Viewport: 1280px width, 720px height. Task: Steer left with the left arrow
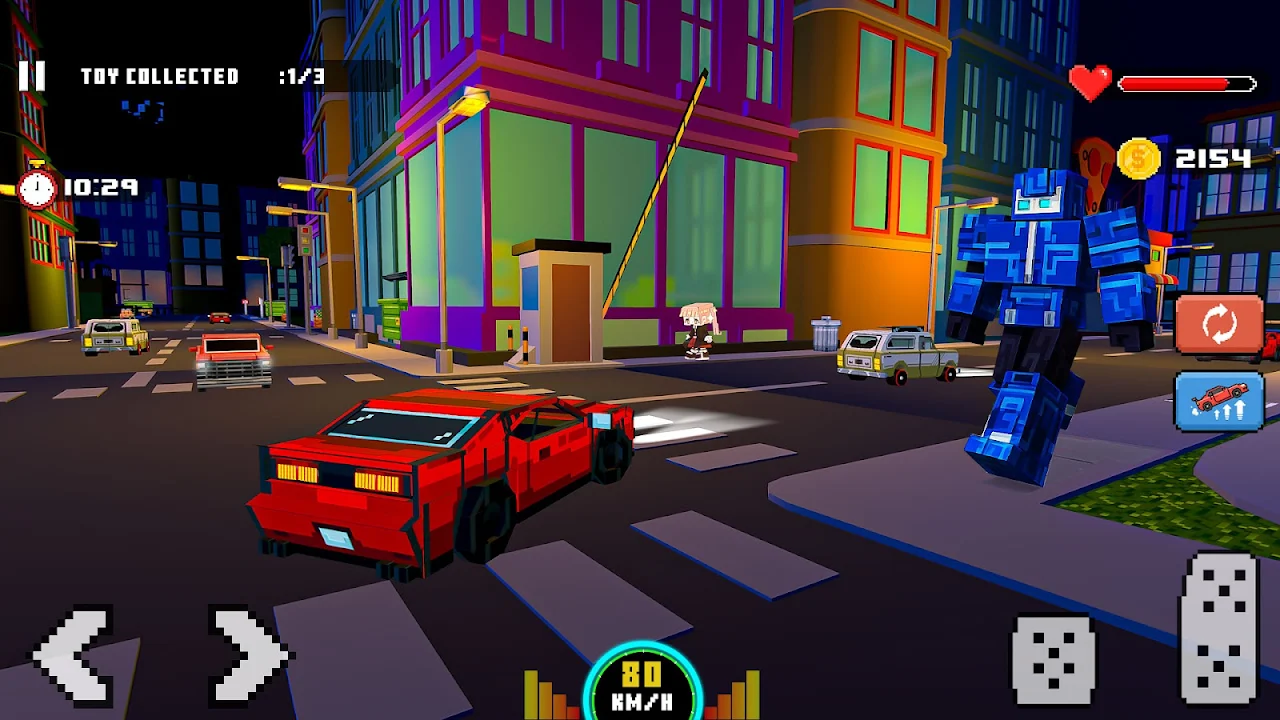[74, 656]
